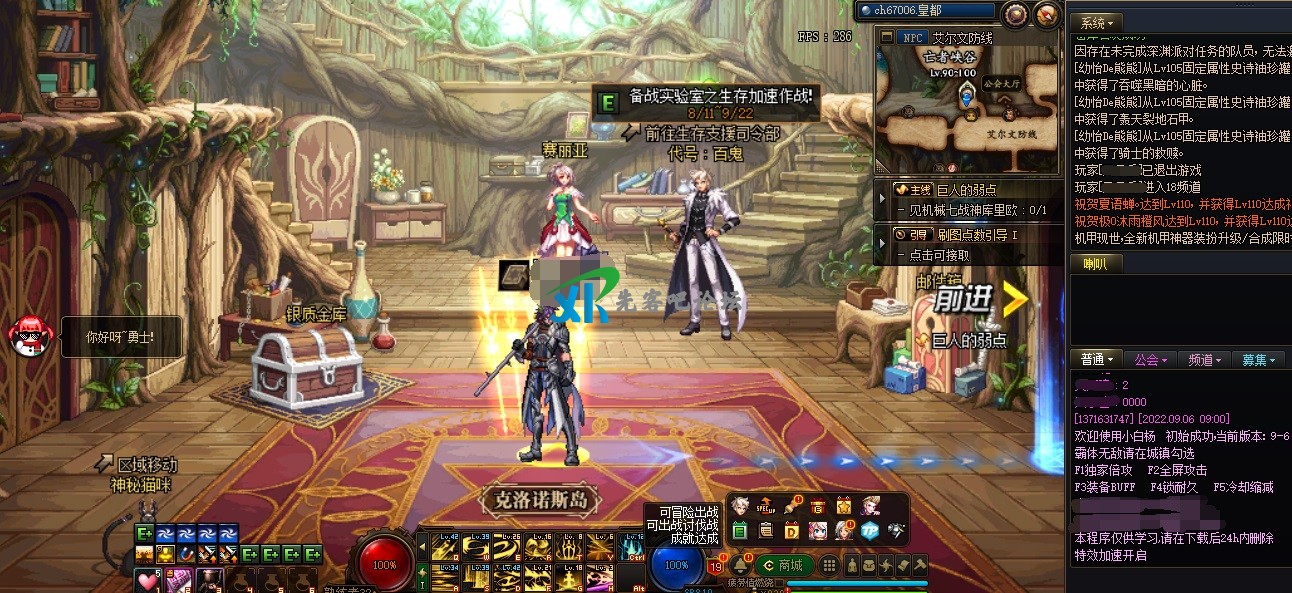Click the notification bell icon
Viewport: 1292px width, 593px height.
point(741,566)
